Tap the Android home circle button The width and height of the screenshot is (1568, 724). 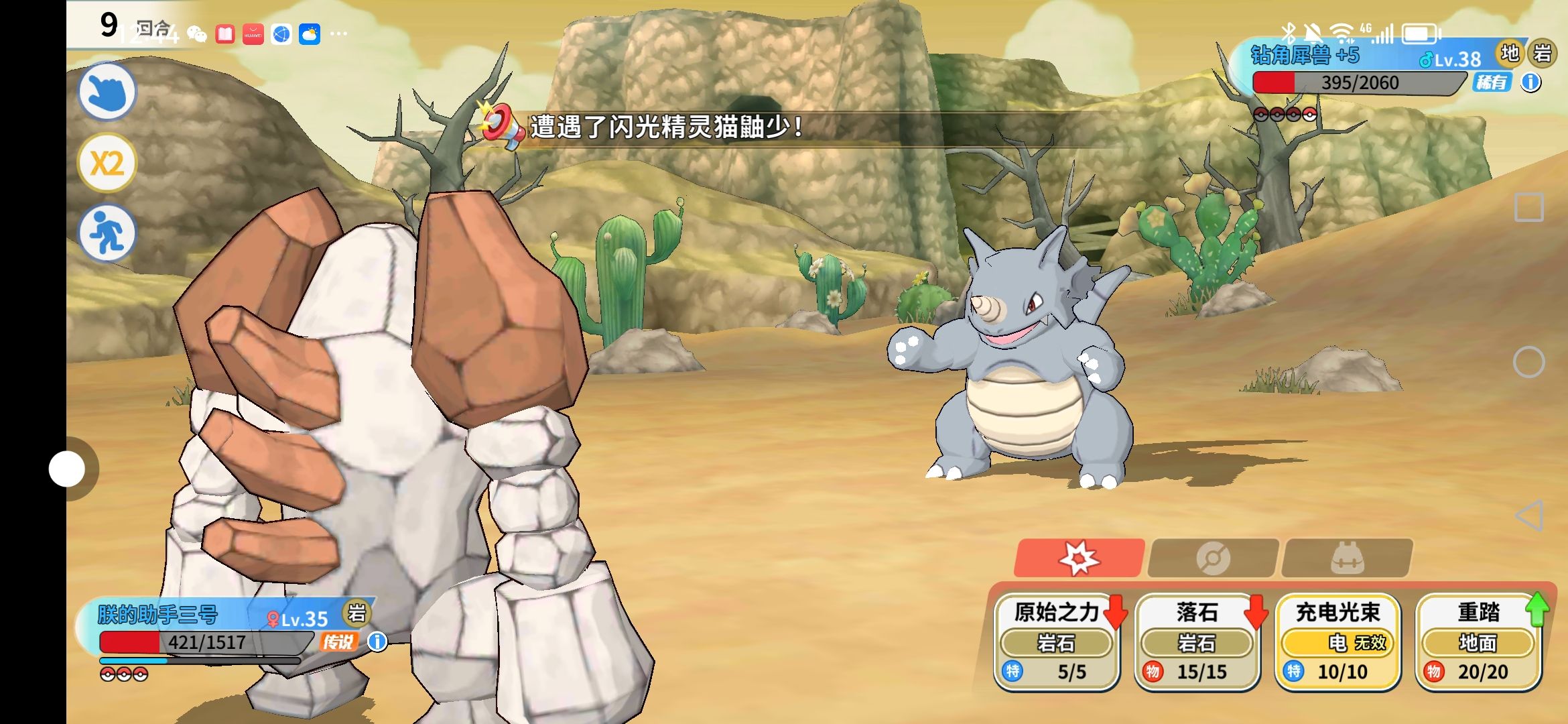pyautogui.click(x=1529, y=362)
